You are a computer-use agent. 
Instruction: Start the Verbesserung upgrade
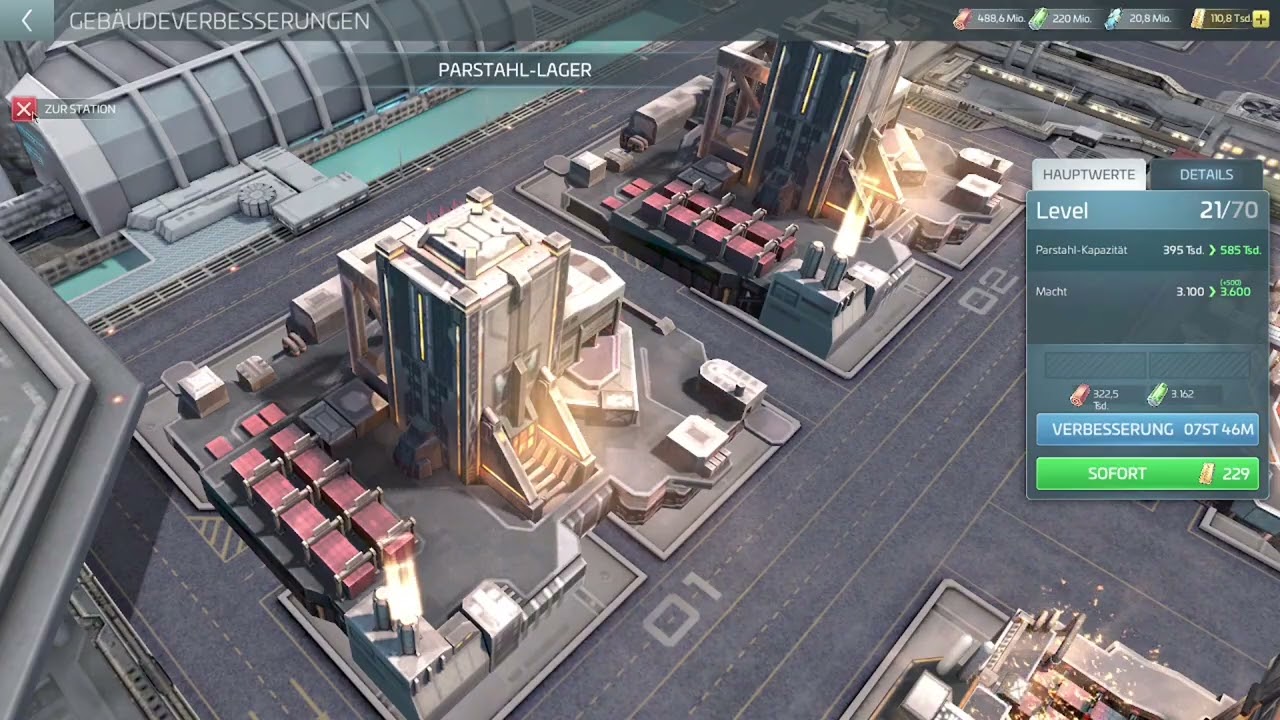pos(1147,429)
